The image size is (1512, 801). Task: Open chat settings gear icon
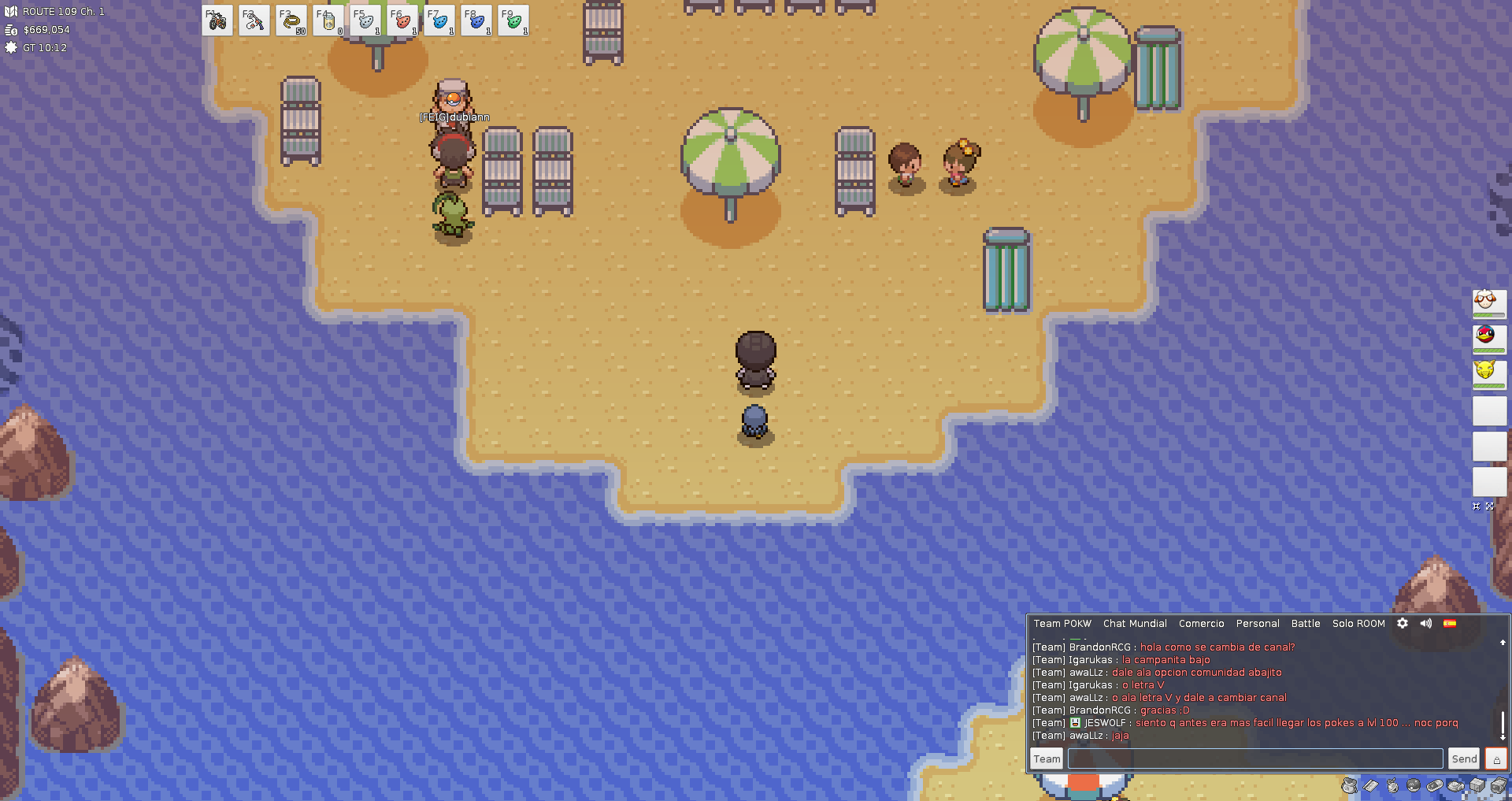click(1403, 623)
